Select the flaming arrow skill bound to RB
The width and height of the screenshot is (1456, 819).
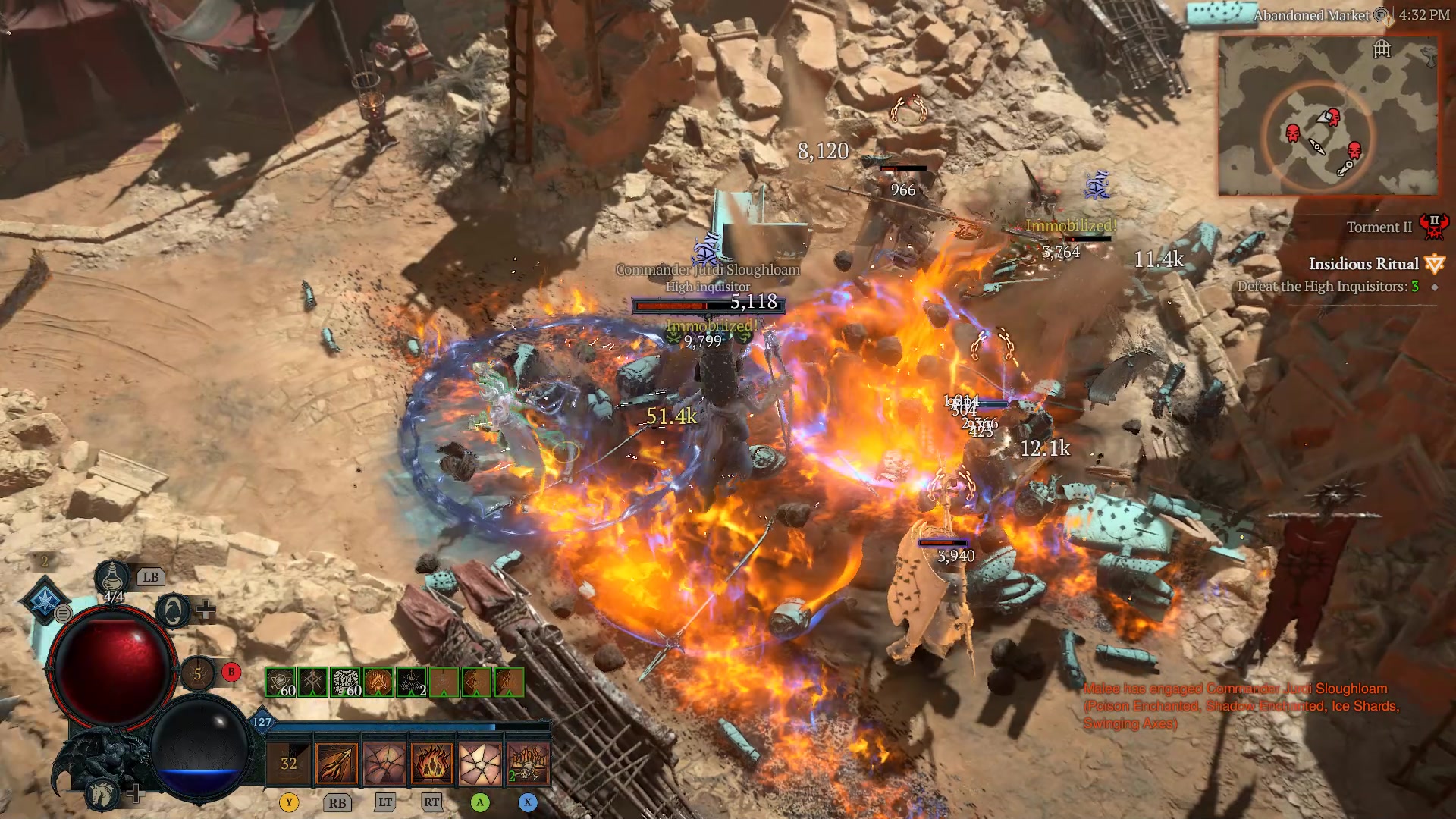tap(335, 764)
